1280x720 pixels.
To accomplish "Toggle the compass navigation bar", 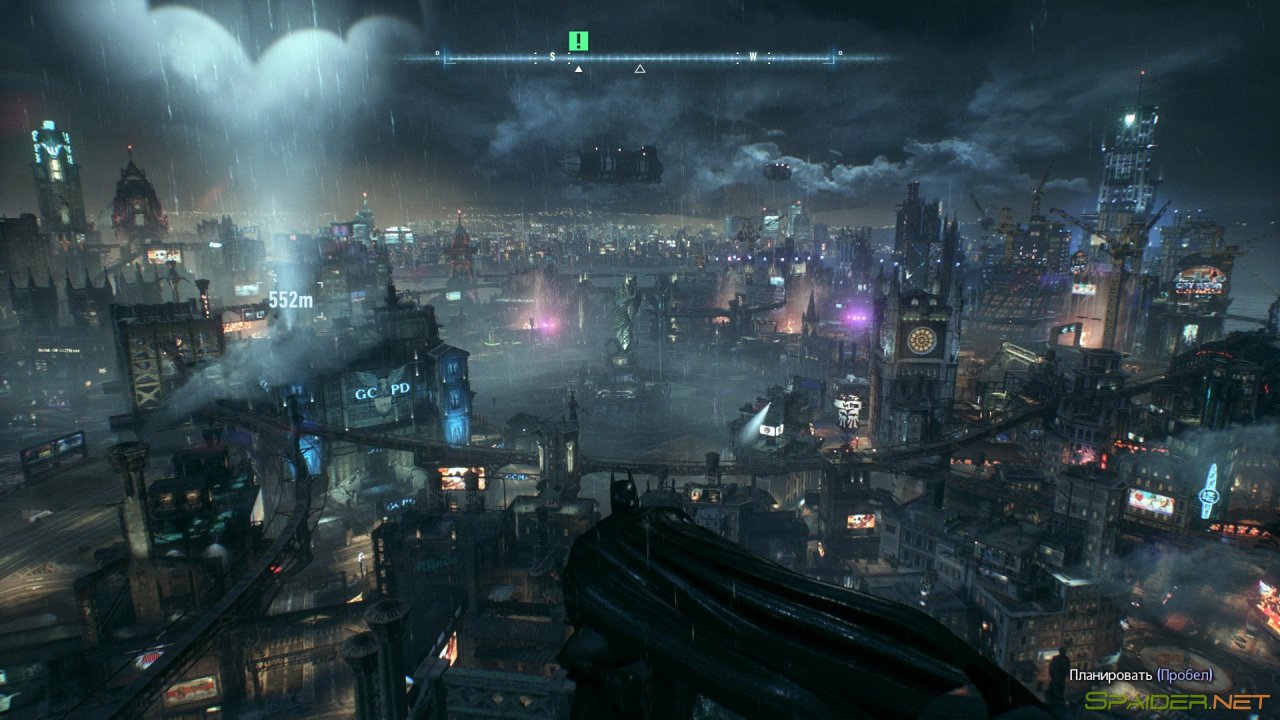I will (x=640, y=58).
